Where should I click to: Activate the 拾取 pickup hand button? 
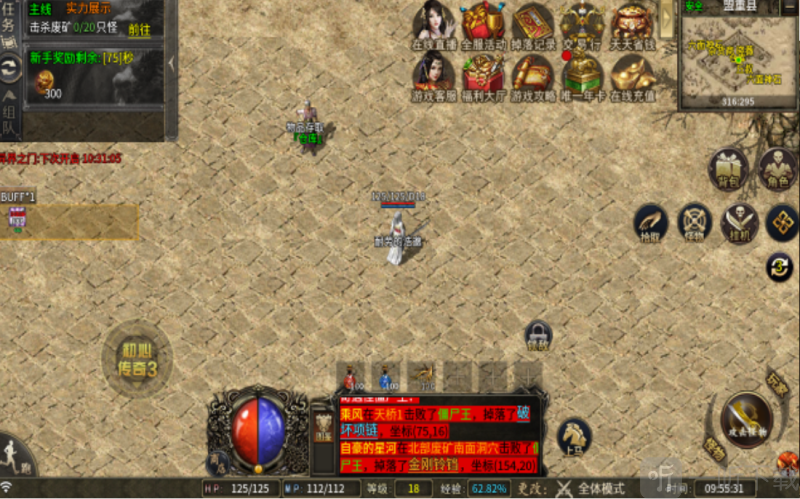(x=651, y=223)
